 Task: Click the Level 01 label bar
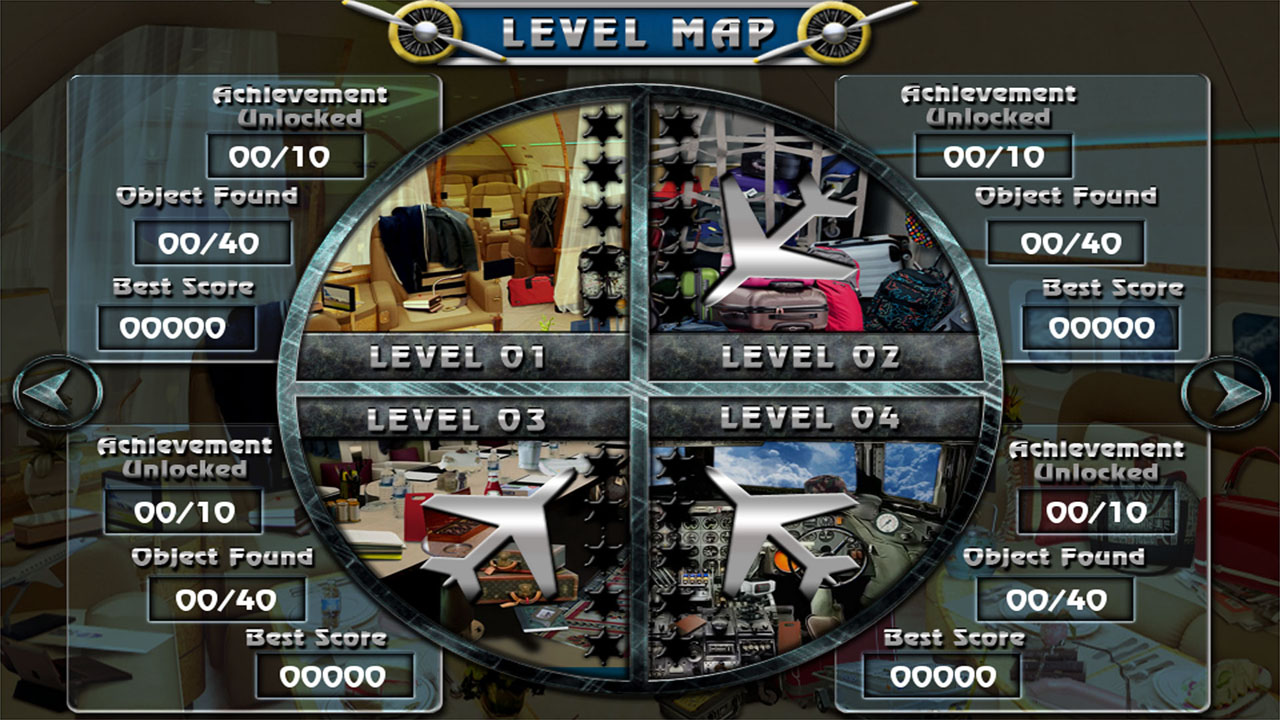tap(462, 357)
